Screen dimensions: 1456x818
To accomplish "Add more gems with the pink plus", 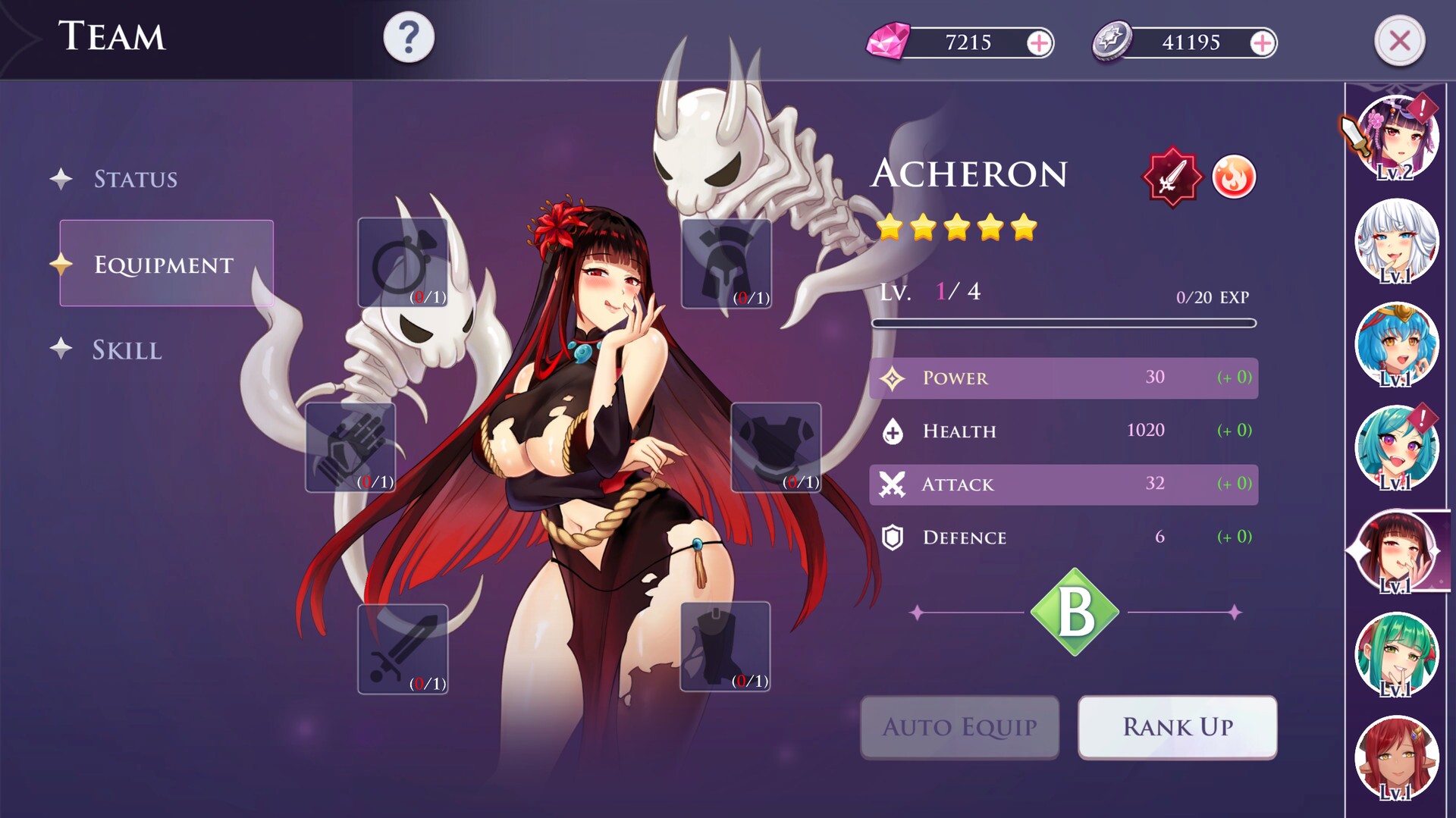I will click(x=1040, y=43).
